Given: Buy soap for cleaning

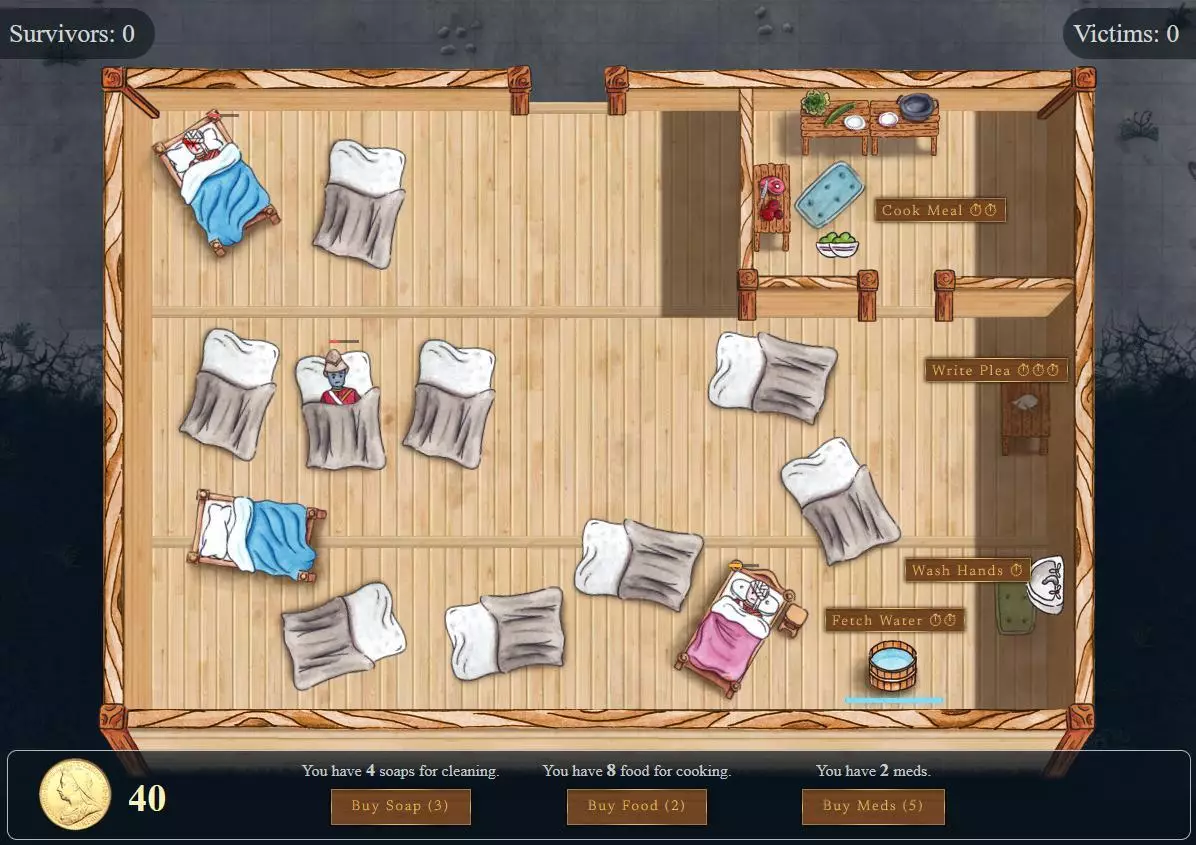Looking at the screenshot, I should [x=400, y=806].
